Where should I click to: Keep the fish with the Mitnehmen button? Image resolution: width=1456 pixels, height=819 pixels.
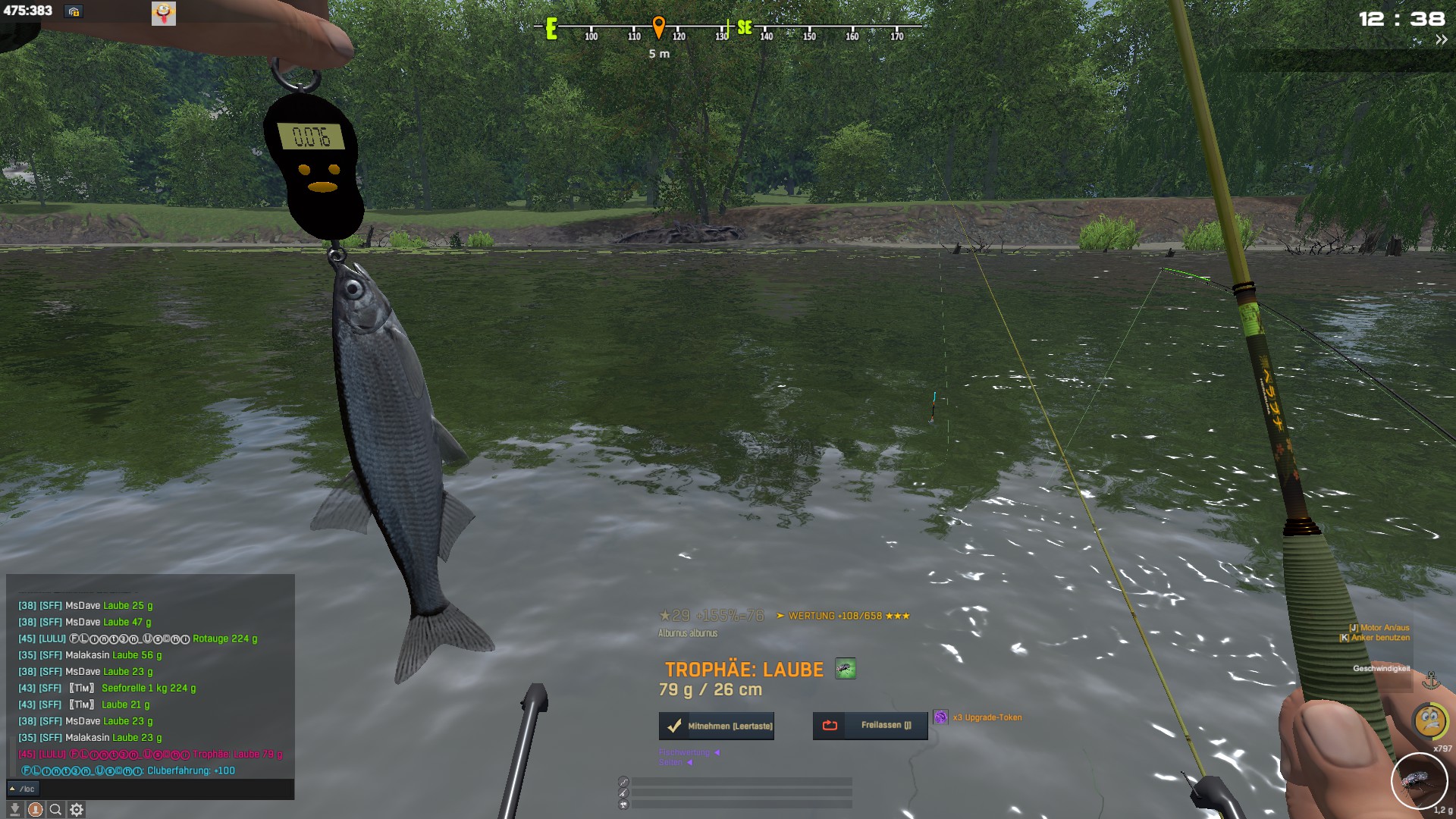717,726
